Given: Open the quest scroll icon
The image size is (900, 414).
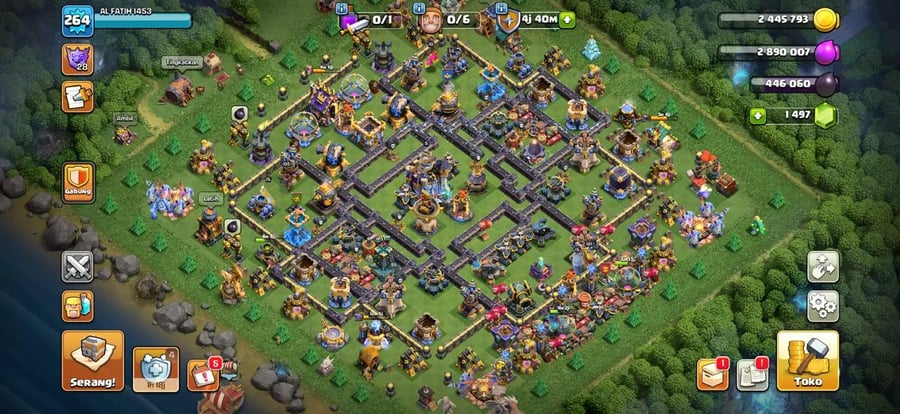Looking at the screenshot, I should (77, 97).
